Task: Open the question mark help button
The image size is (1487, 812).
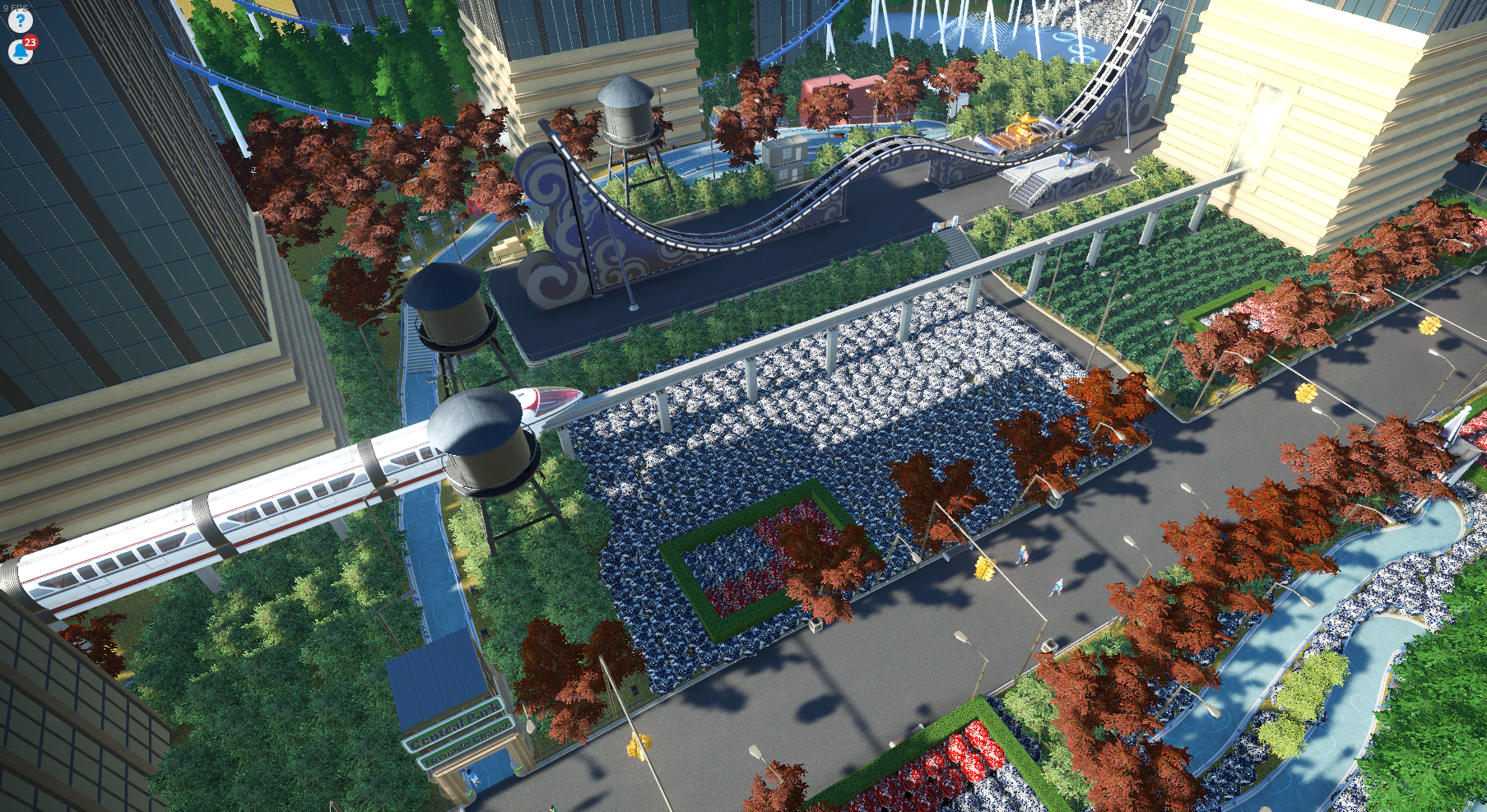Action: coord(19,21)
